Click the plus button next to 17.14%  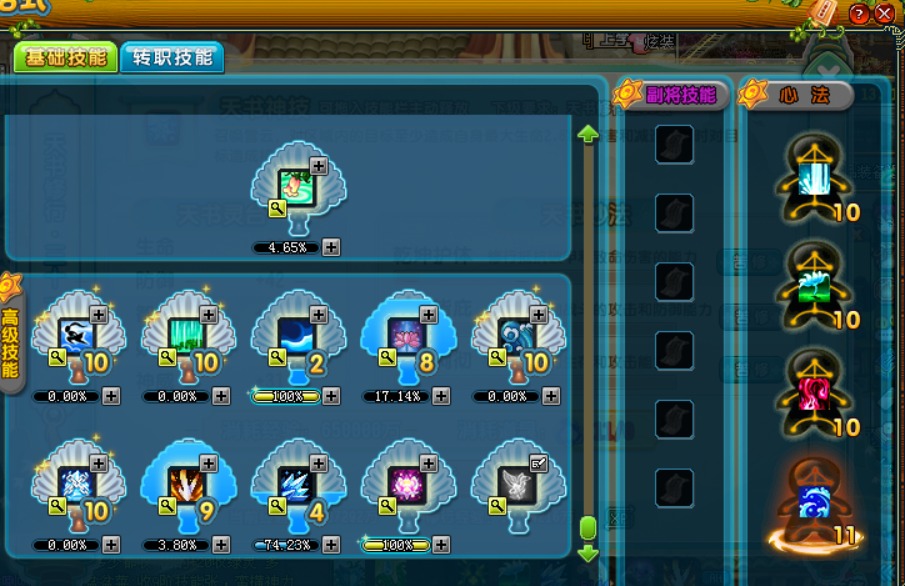click(441, 396)
